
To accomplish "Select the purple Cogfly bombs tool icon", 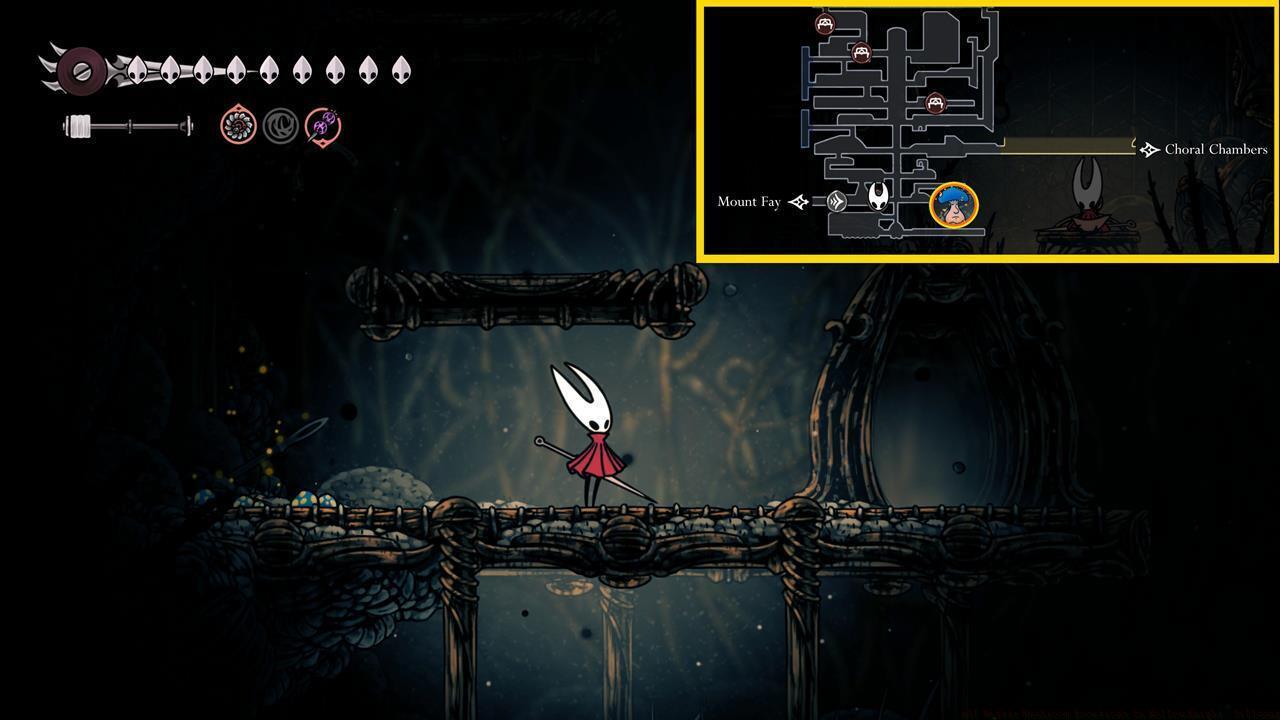I will coord(322,126).
